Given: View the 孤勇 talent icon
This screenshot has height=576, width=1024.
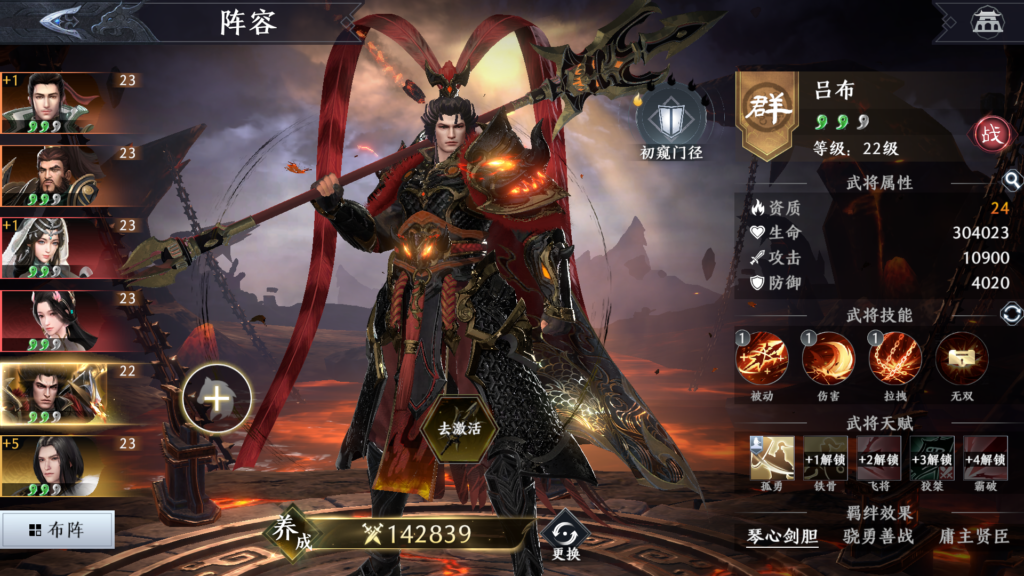Looking at the screenshot, I should click(x=773, y=458).
